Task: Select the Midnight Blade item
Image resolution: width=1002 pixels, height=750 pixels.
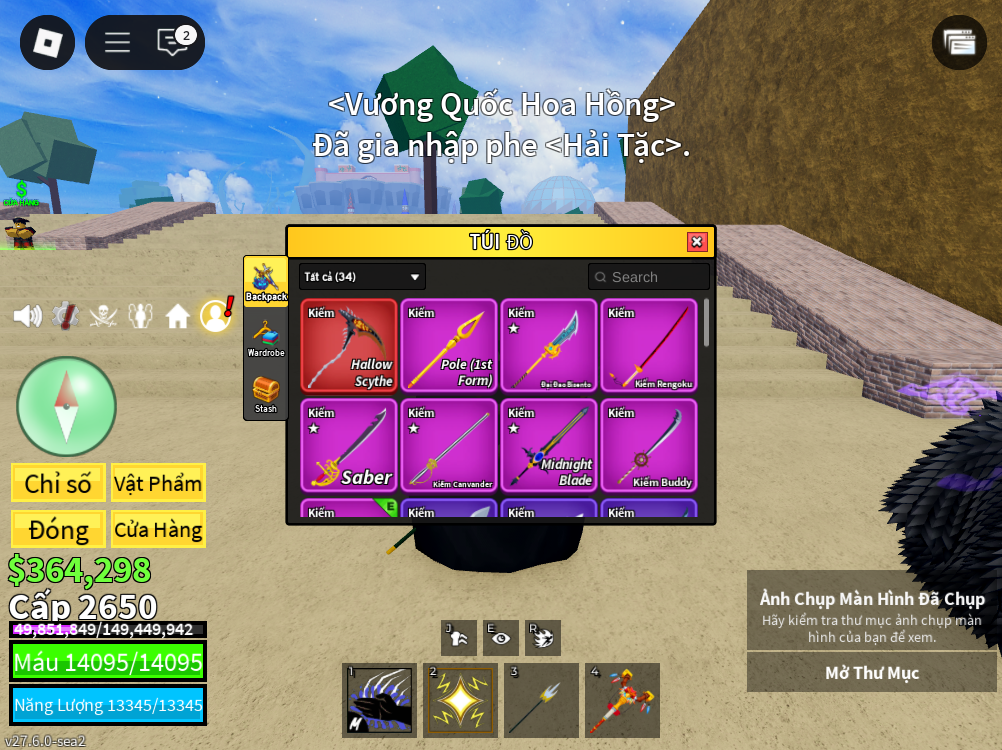Action: 549,445
